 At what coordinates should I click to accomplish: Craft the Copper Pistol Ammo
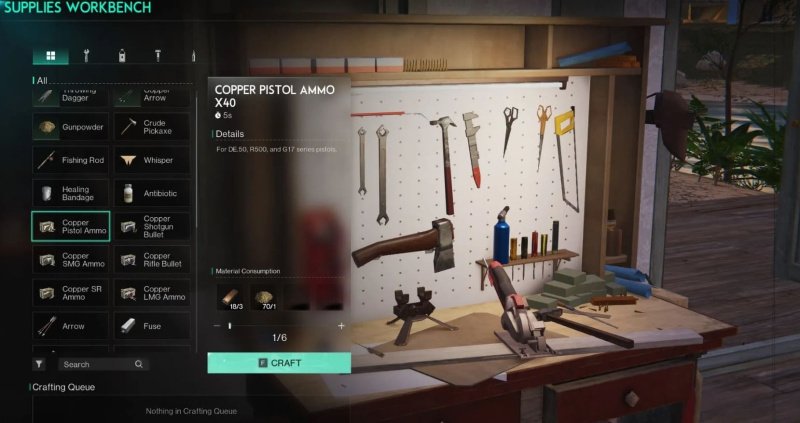click(x=279, y=362)
